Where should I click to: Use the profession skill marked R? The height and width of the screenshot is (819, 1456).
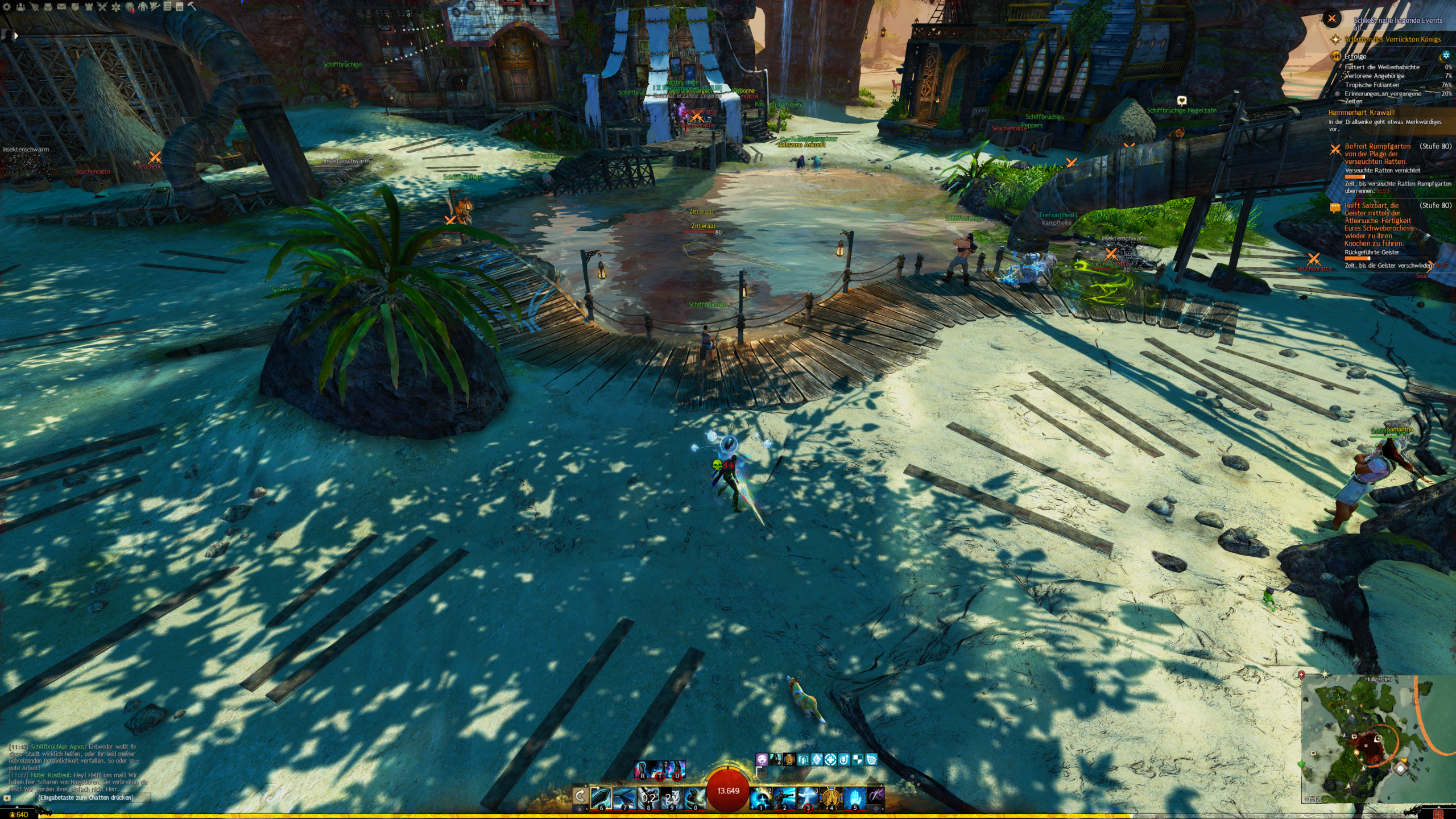tap(642, 770)
